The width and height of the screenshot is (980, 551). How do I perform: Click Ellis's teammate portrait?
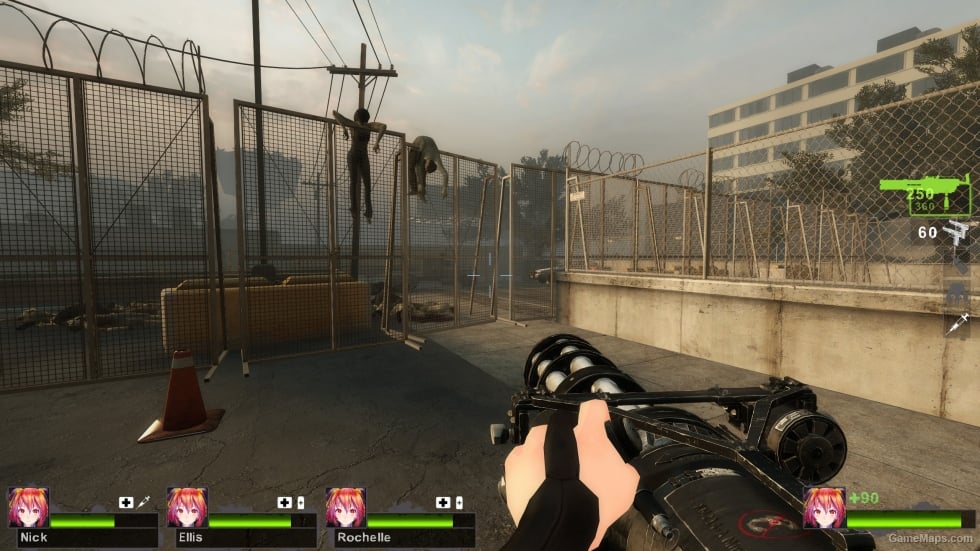click(x=187, y=508)
